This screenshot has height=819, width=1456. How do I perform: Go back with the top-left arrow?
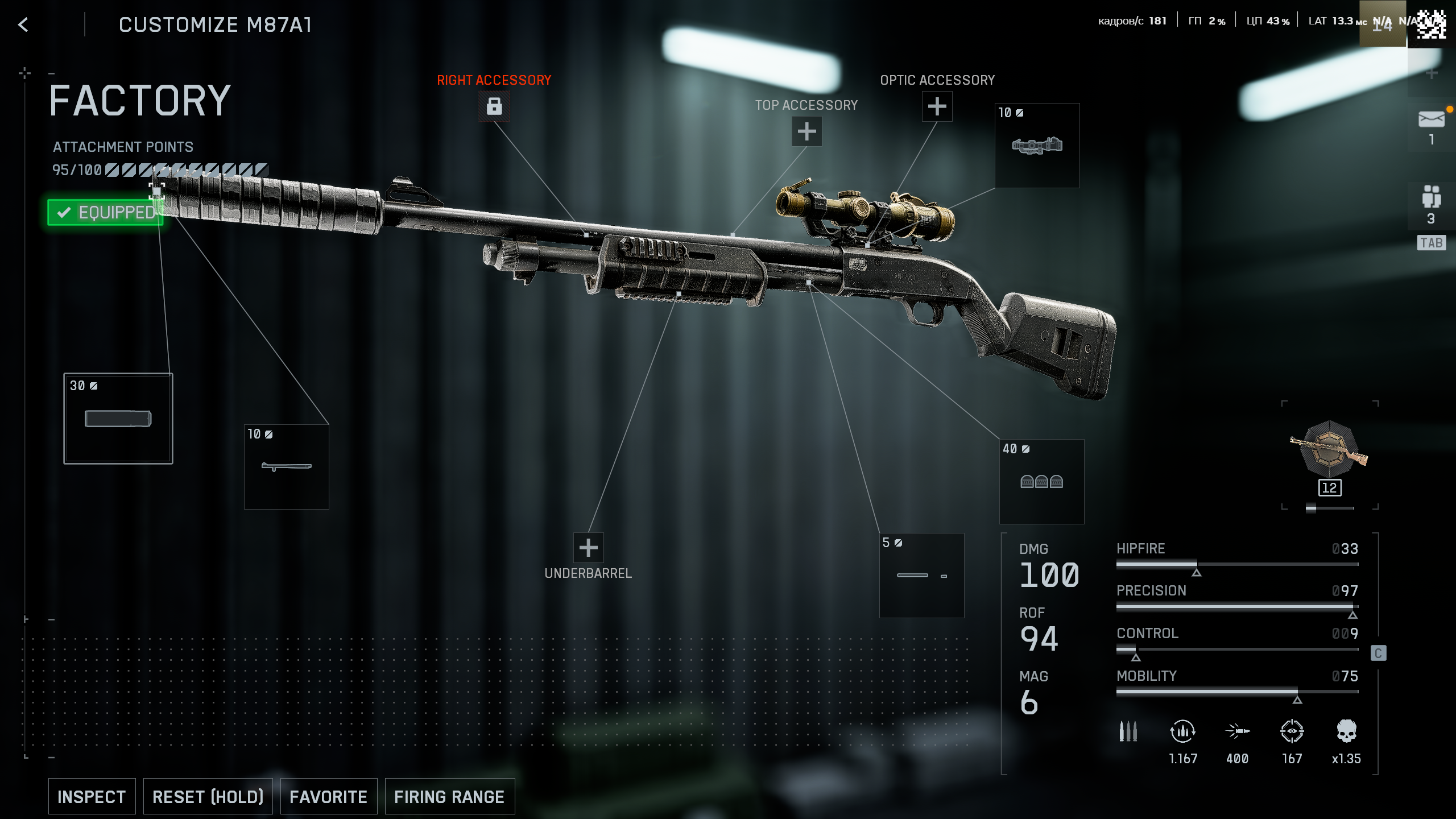click(x=23, y=24)
